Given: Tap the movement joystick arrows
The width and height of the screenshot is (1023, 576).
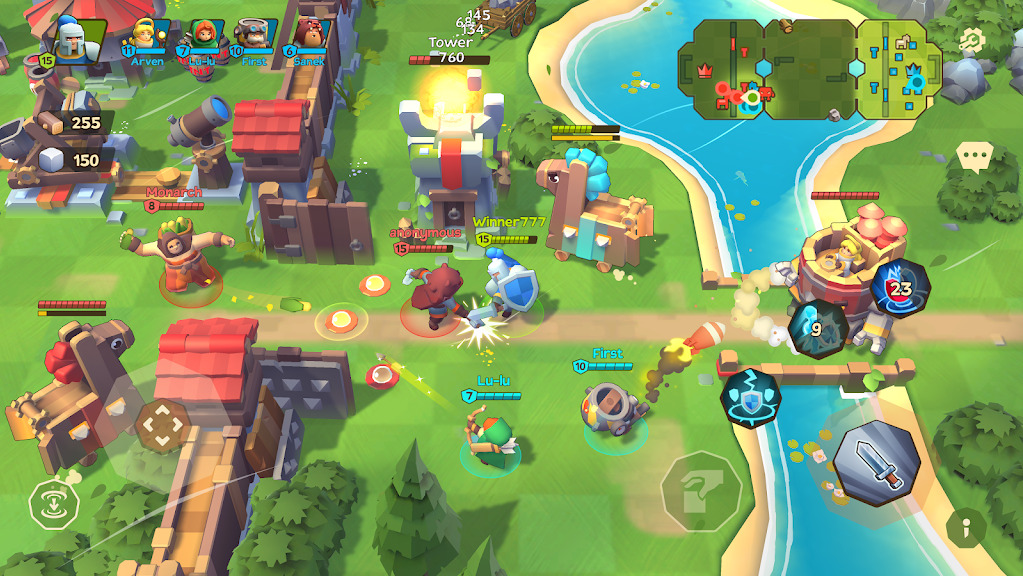Looking at the screenshot, I should point(161,427).
